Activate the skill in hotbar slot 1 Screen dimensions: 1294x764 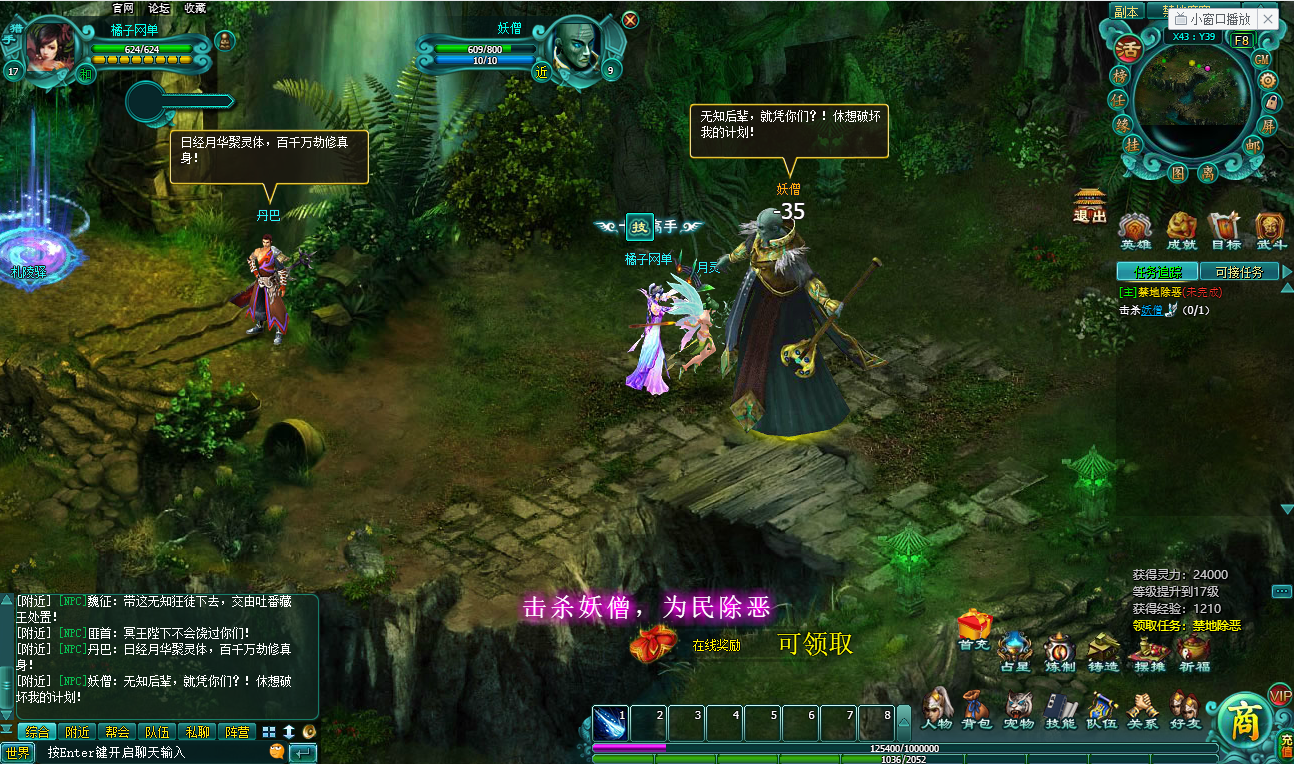tap(611, 723)
